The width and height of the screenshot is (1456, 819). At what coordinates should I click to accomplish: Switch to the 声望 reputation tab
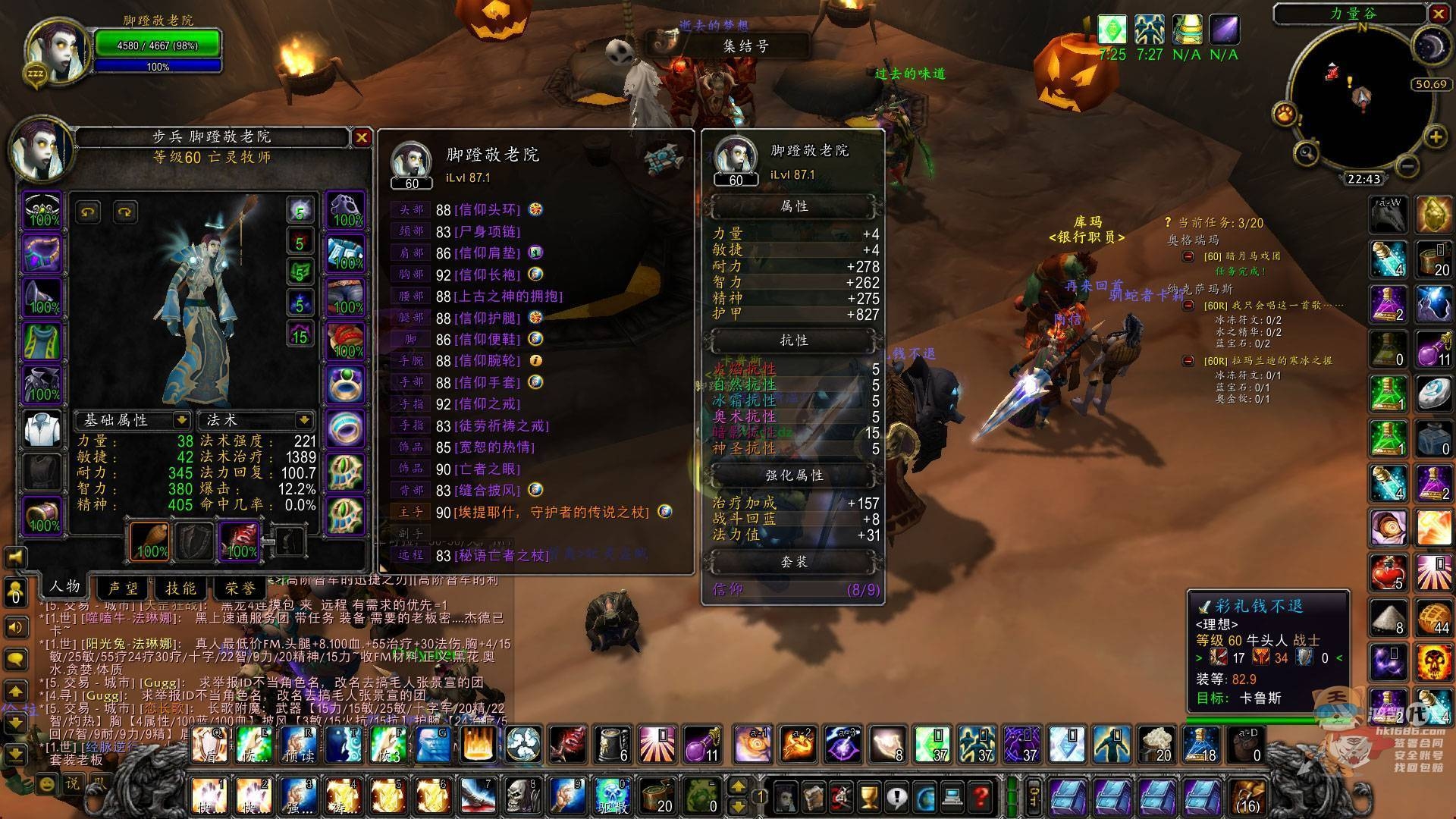123,588
